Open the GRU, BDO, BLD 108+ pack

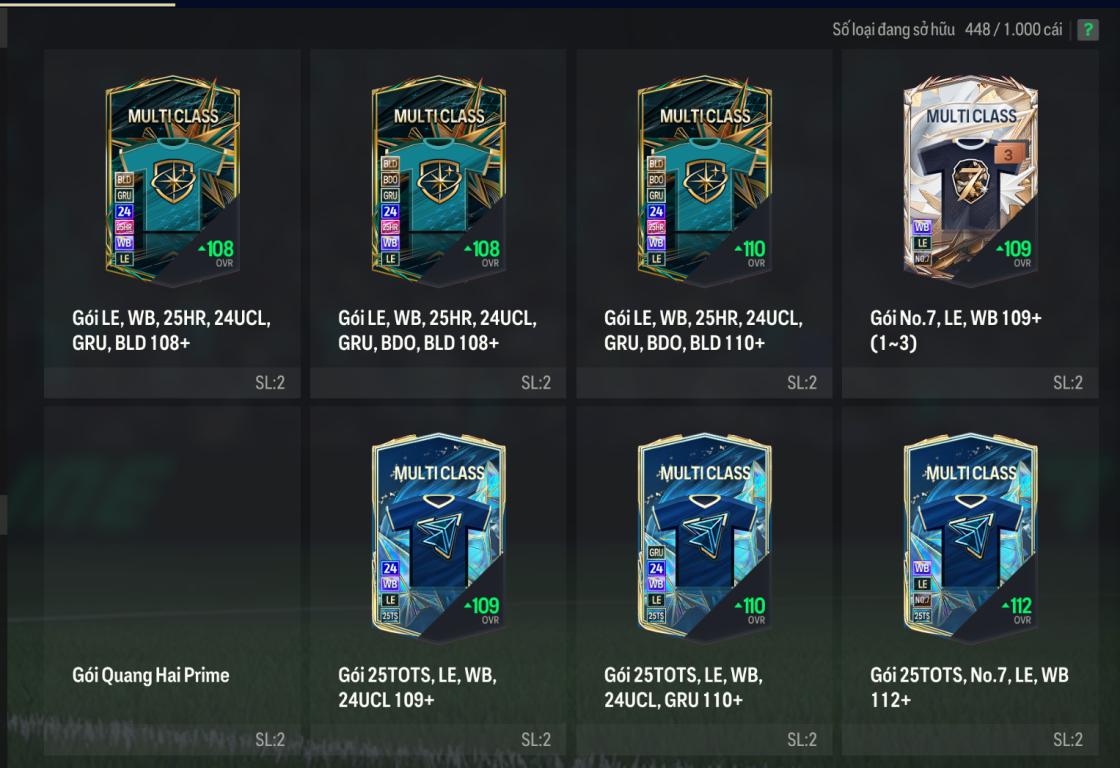click(438, 223)
